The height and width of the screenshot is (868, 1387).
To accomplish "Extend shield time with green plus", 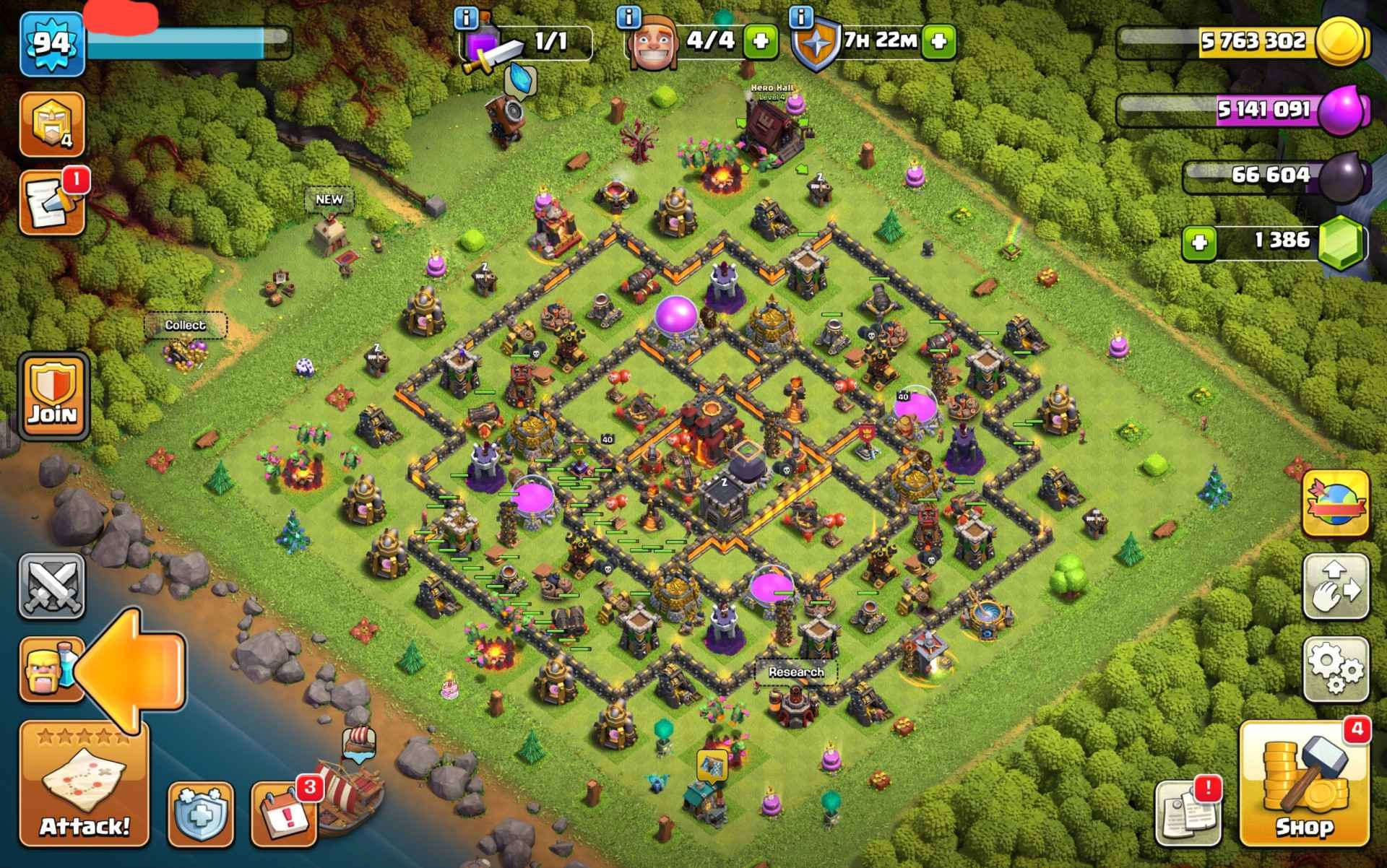I will coord(938,41).
